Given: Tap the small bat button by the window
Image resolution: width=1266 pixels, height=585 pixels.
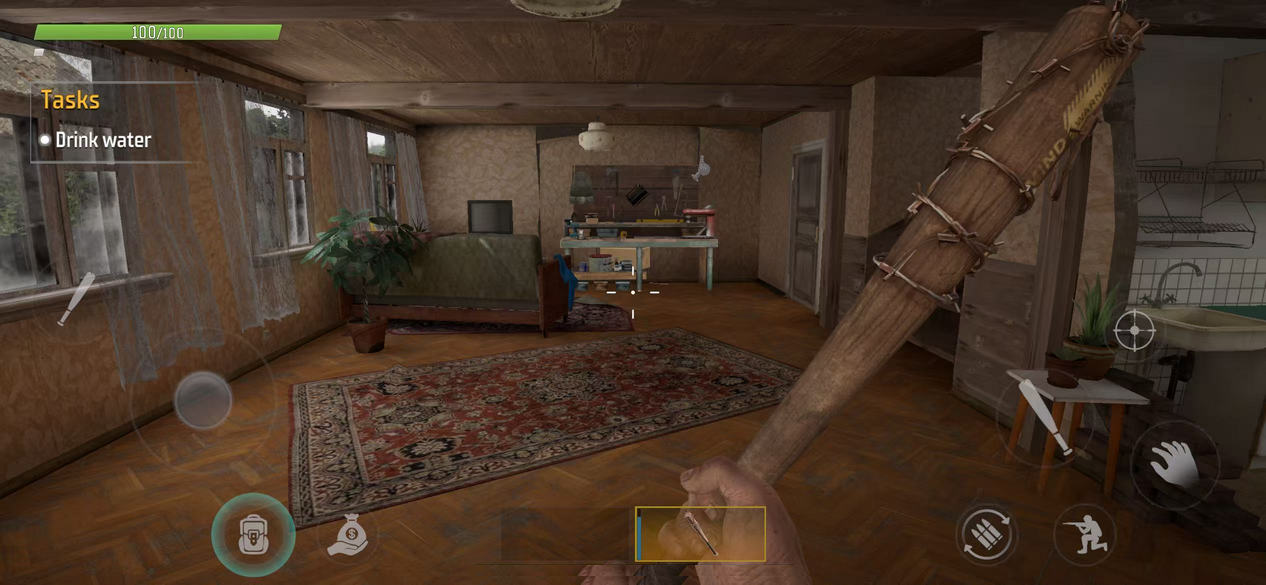Looking at the screenshot, I should click(75, 299).
